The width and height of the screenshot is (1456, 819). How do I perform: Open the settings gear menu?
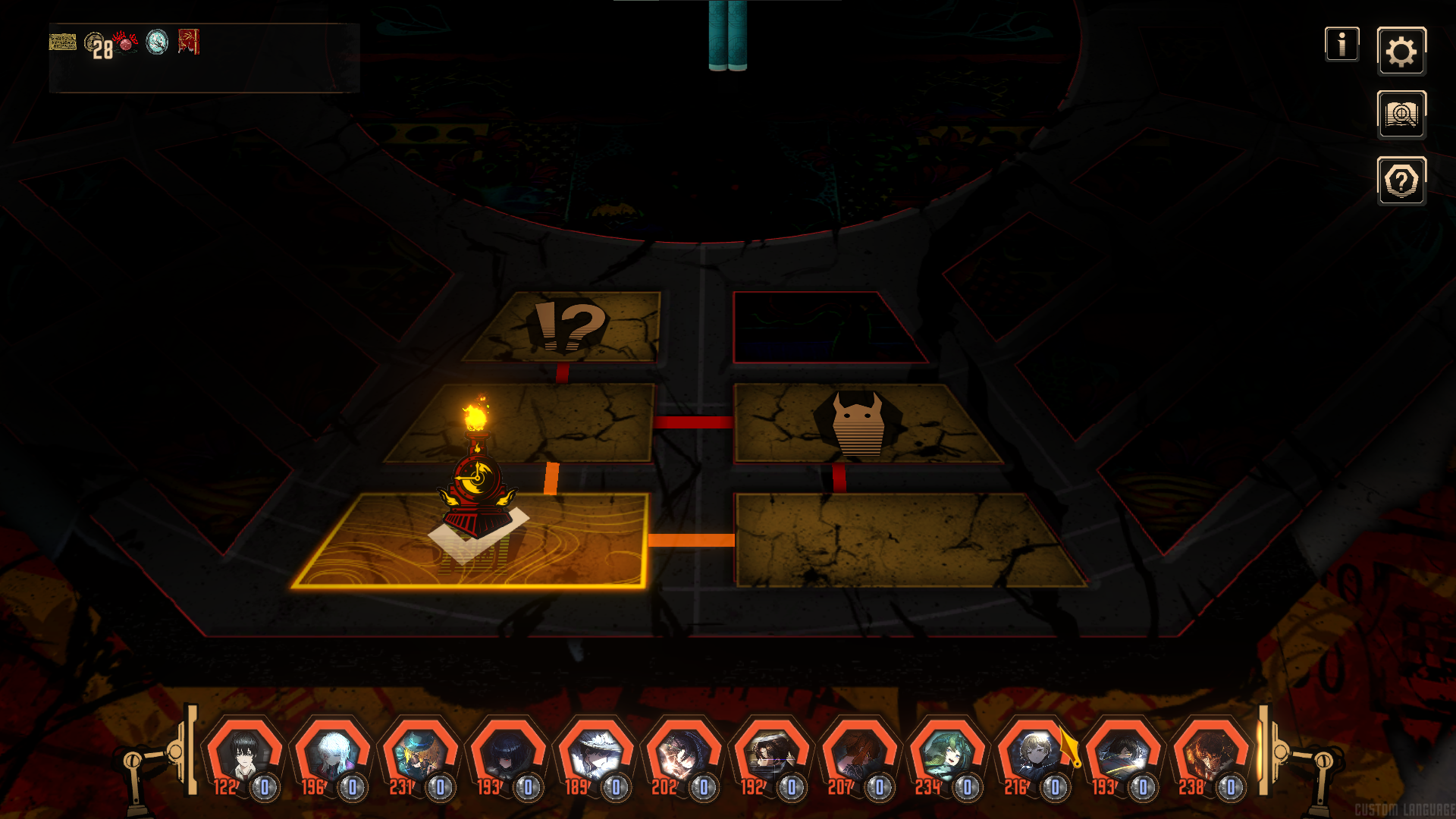pyautogui.click(x=1401, y=52)
